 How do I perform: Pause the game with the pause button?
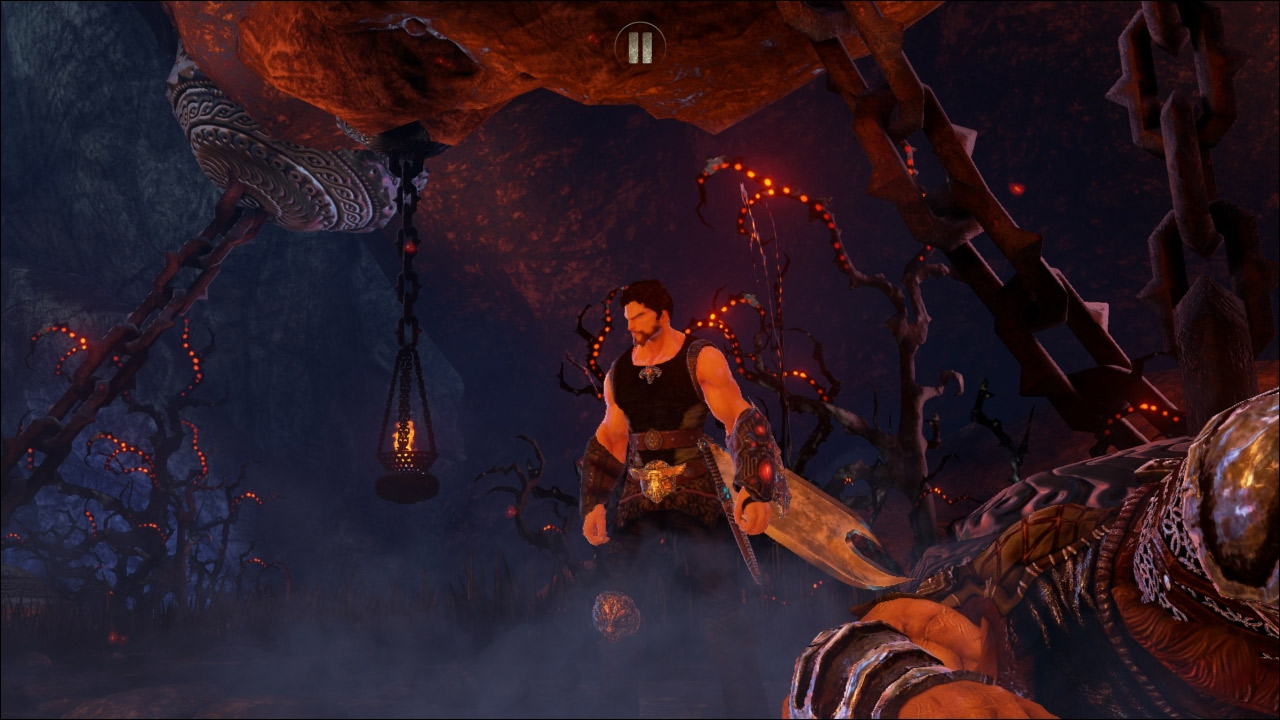pyautogui.click(x=640, y=45)
